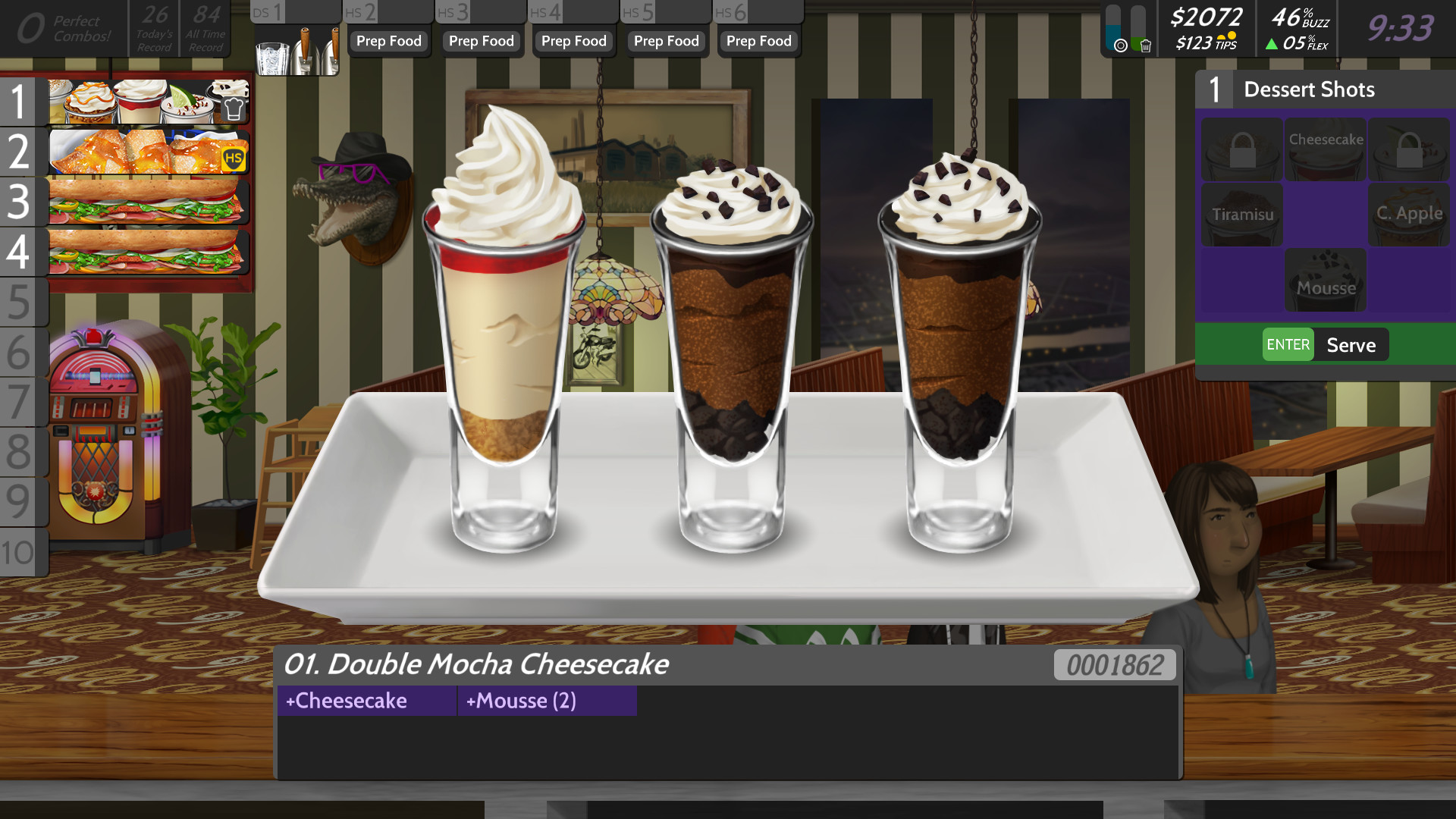Add the Mousse ingredient

click(x=1326, y=281)
